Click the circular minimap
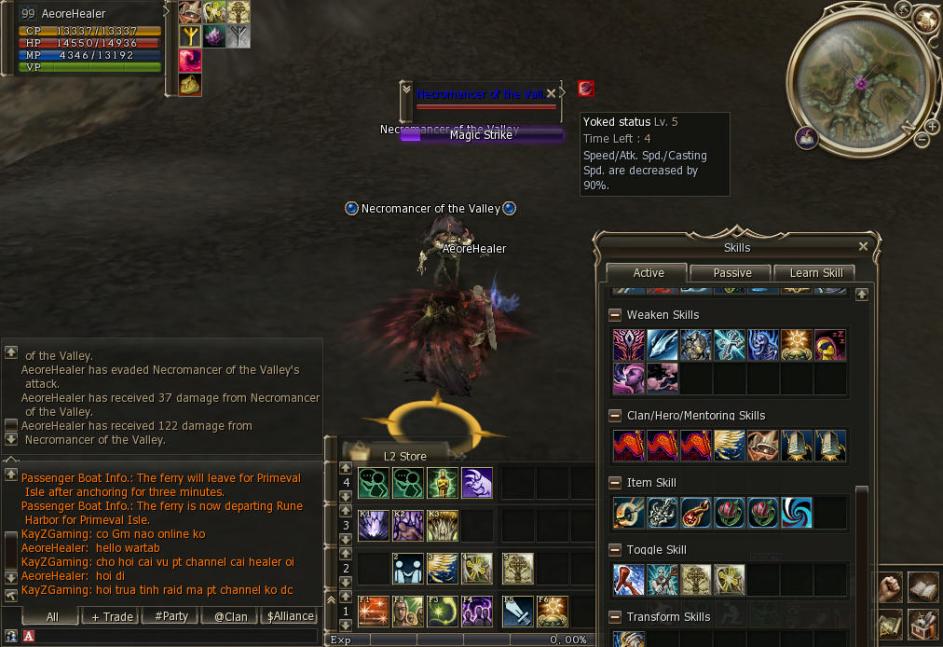This screenshot has height=647, width=943. [x=860, y=82]
